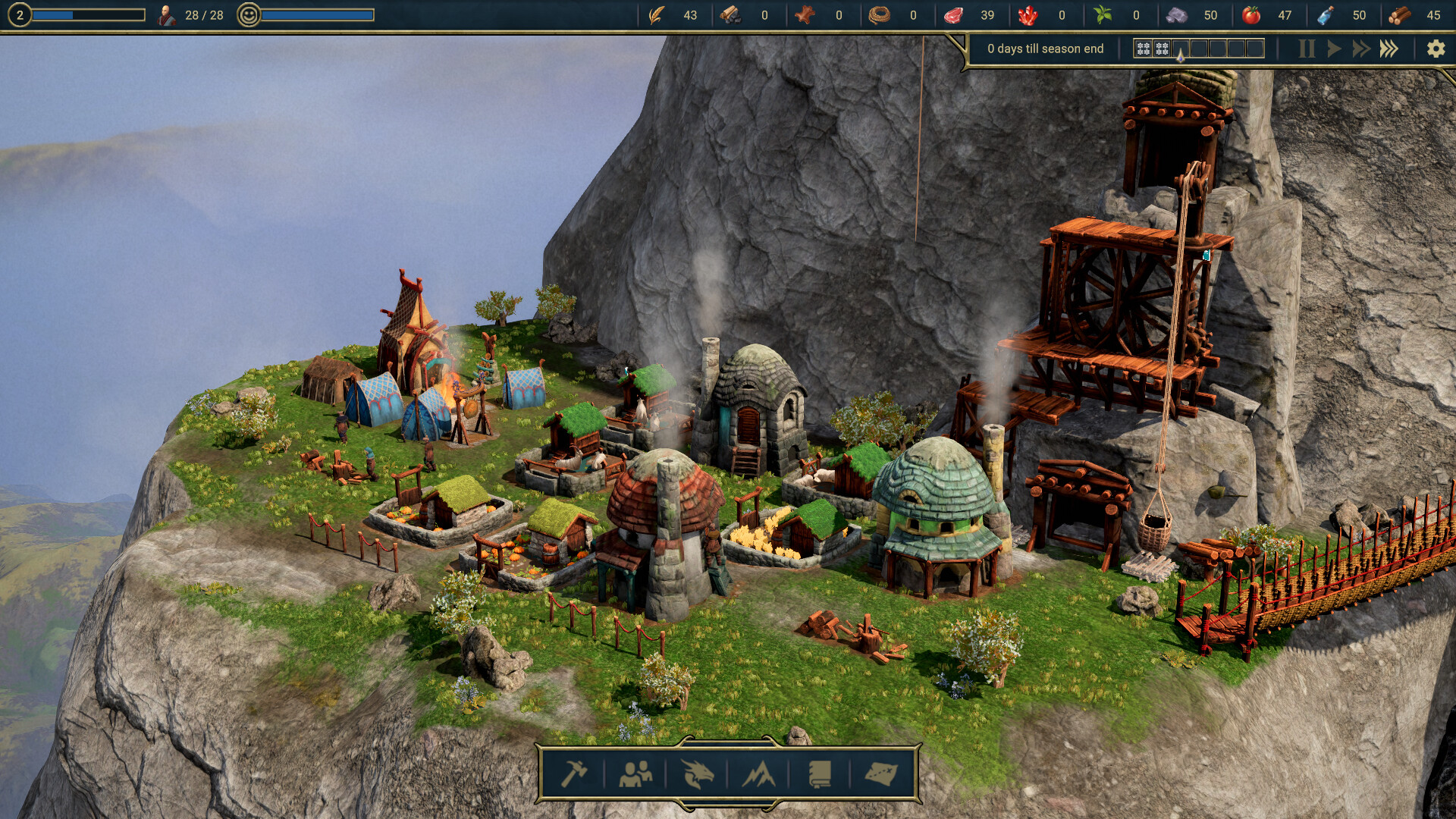
Task: Select the wheat grain resource icon
Action: pyautogui.click(x=657, y=15)
